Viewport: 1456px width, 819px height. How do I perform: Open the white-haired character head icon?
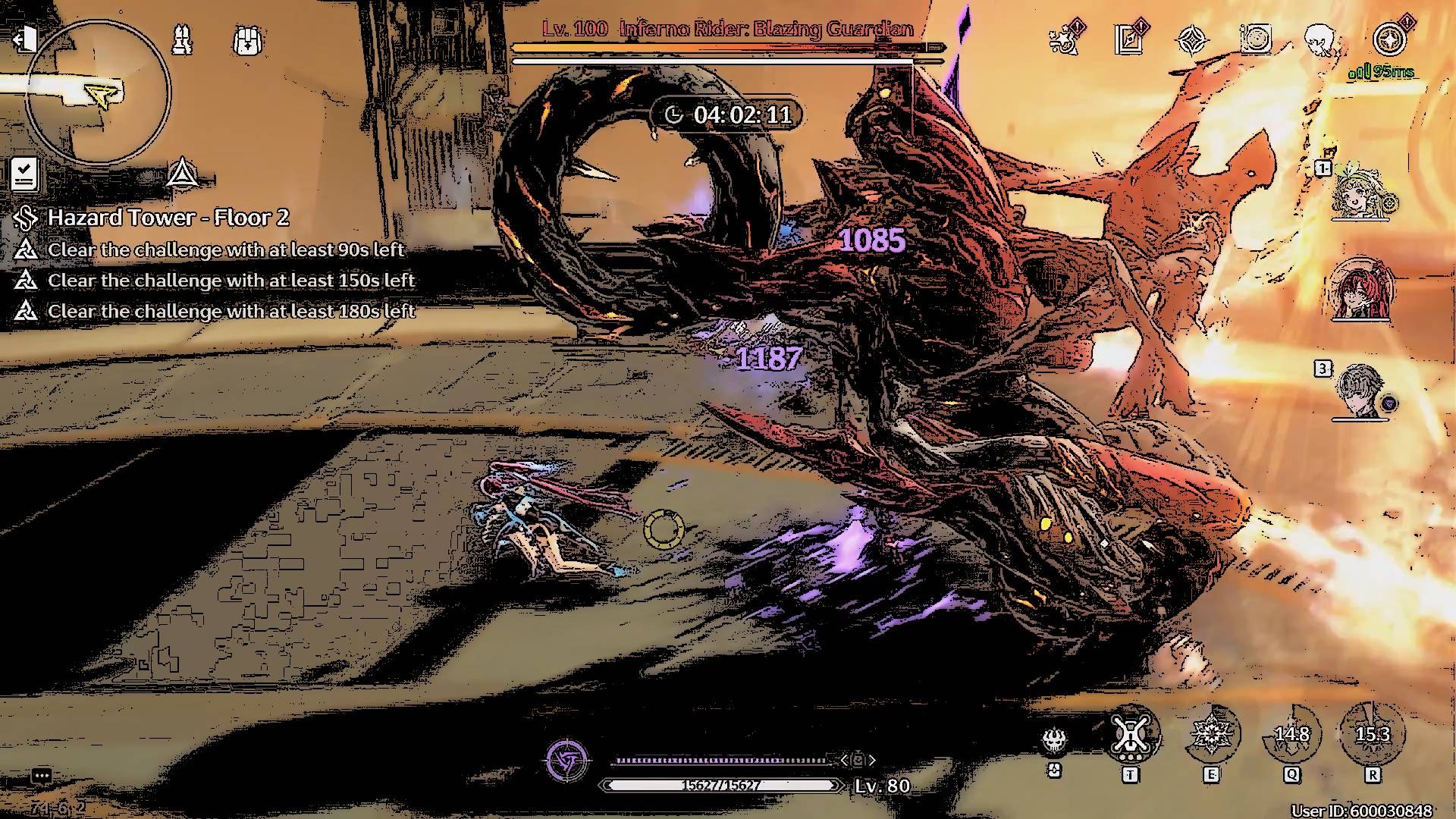coord(1320,39)
